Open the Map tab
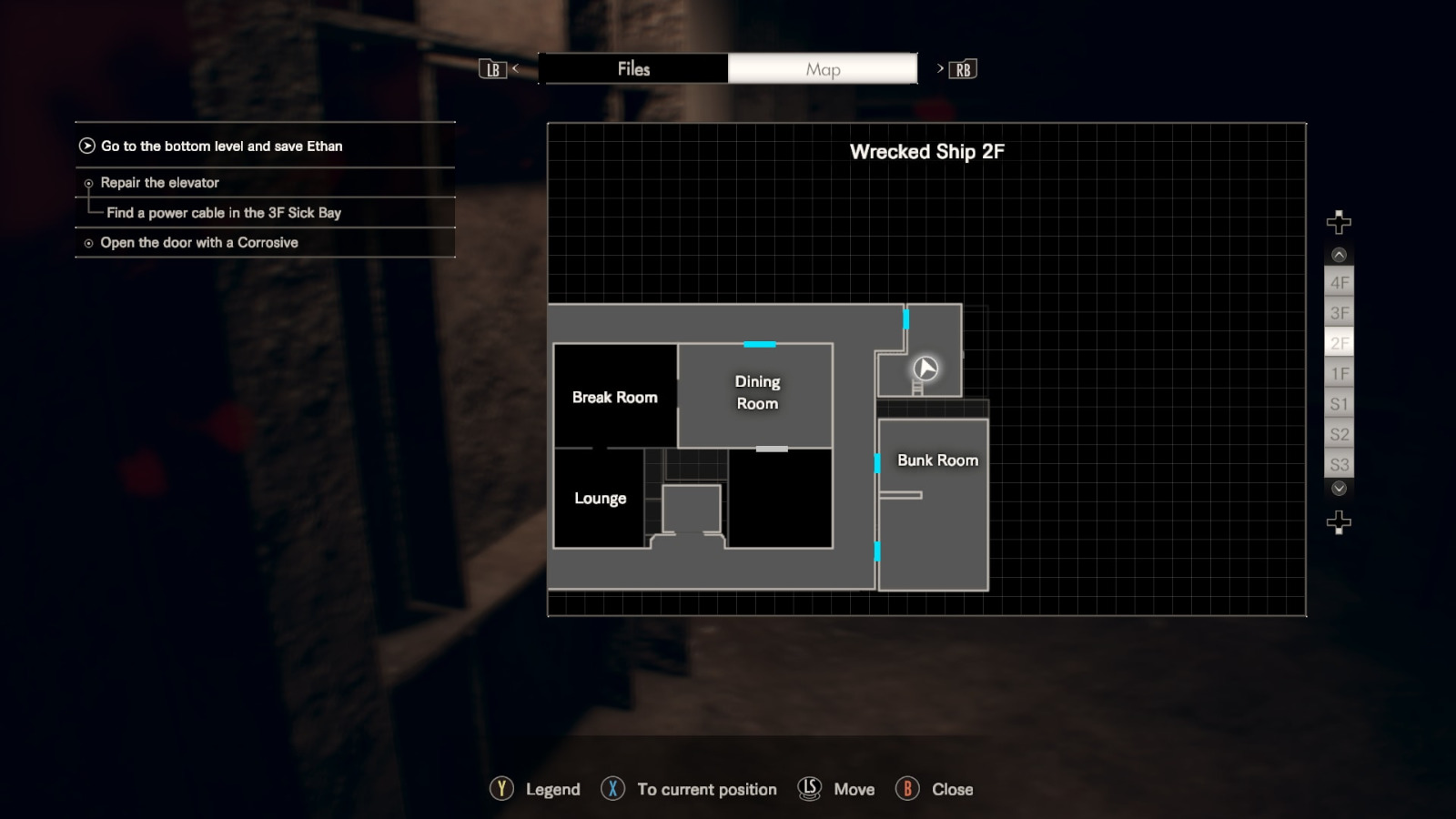Screen dimensions: 1456x819 (822, 68)
